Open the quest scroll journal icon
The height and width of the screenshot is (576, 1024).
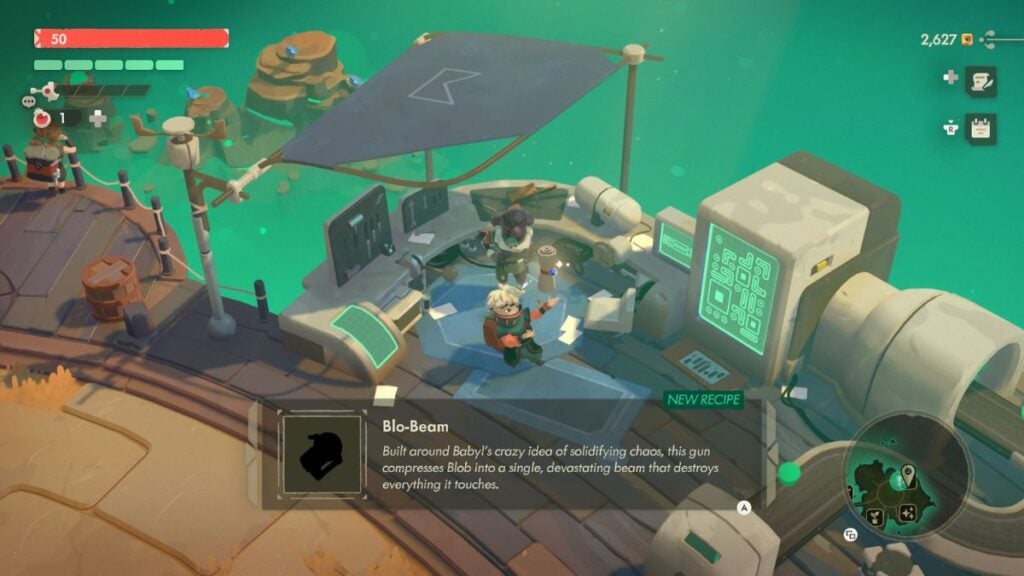click(980, 81)
